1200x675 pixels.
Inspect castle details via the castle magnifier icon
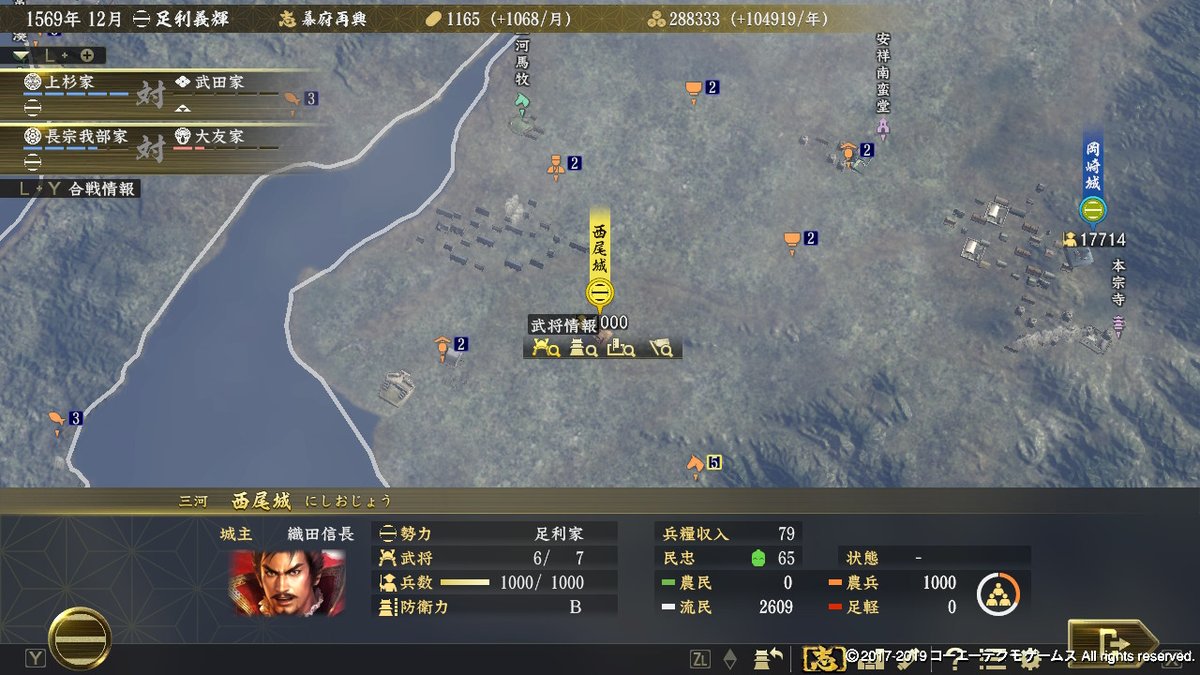coord(582,348)
